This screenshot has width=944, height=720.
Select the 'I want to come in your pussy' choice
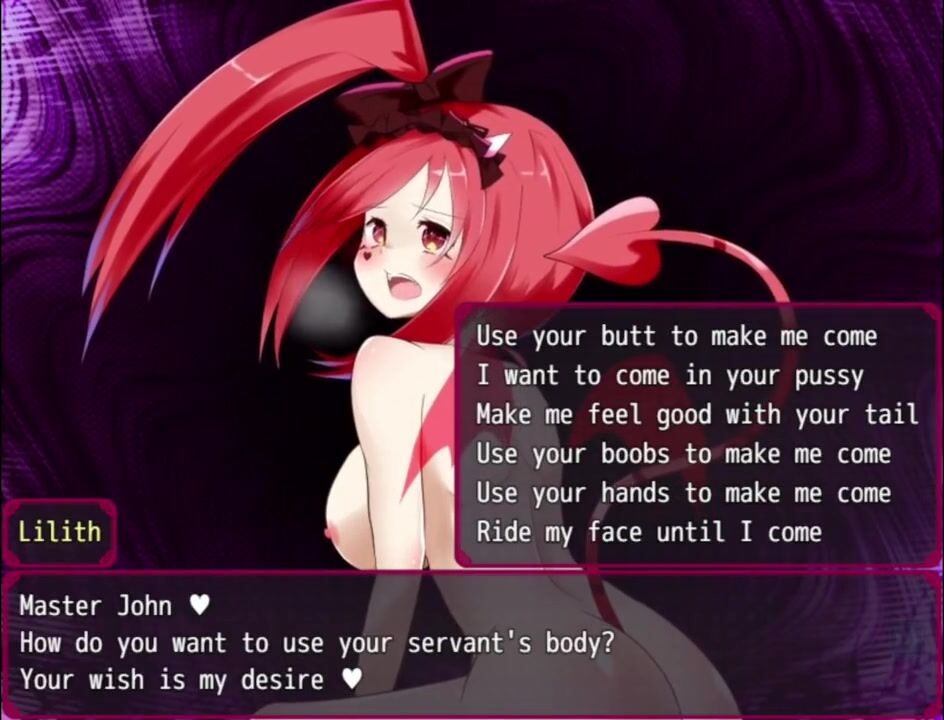[x=669, y=376]
